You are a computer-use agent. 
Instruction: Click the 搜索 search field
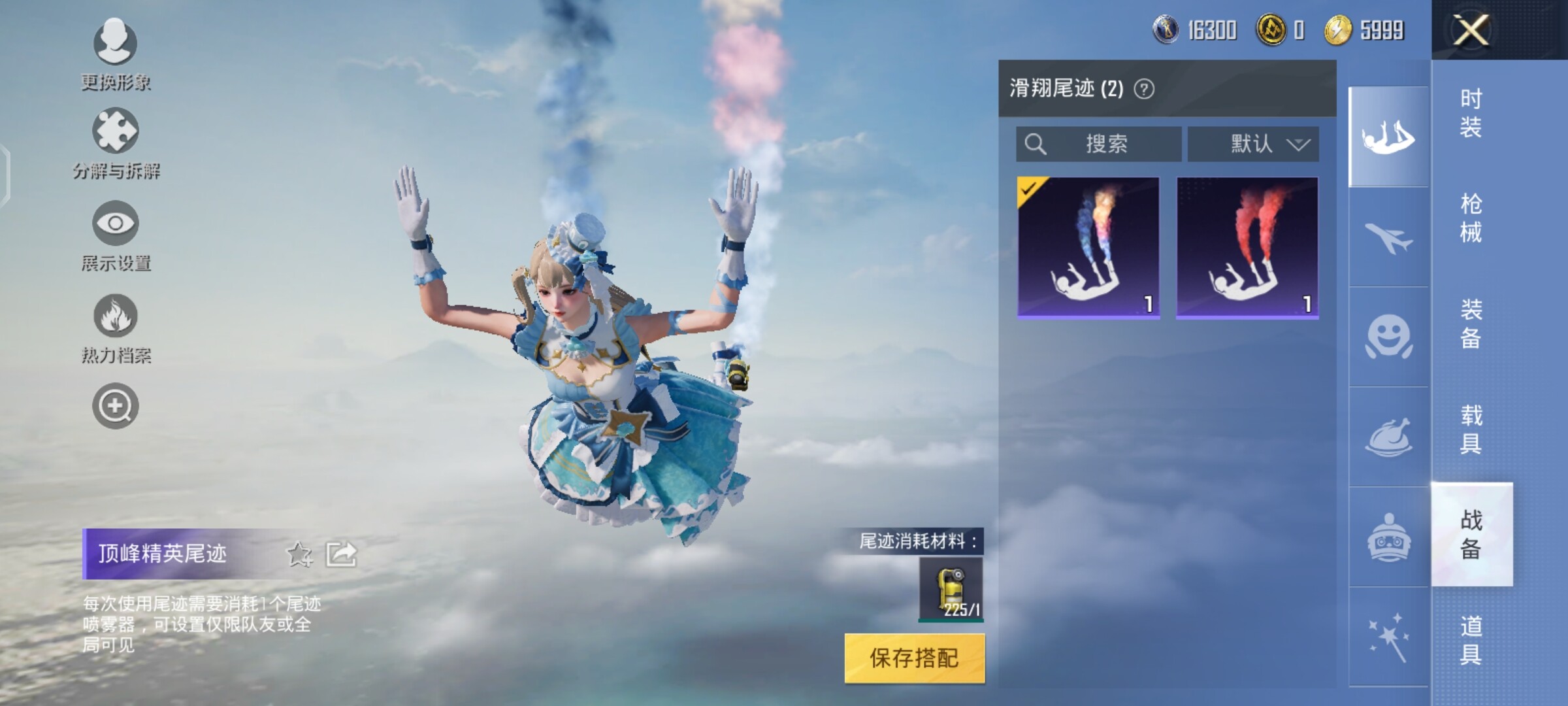coord(1099,144)
